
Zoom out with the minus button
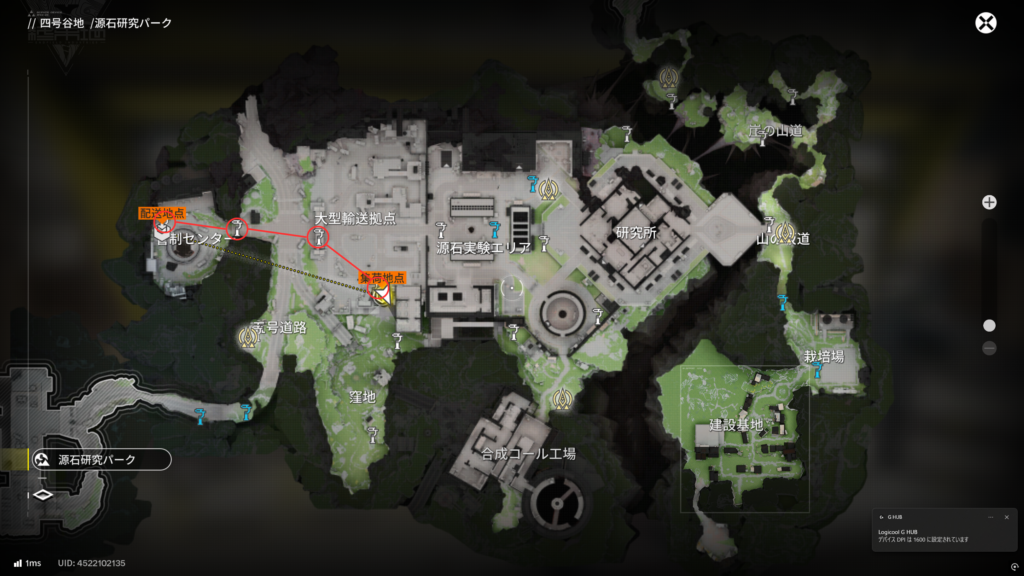point(989,348)
